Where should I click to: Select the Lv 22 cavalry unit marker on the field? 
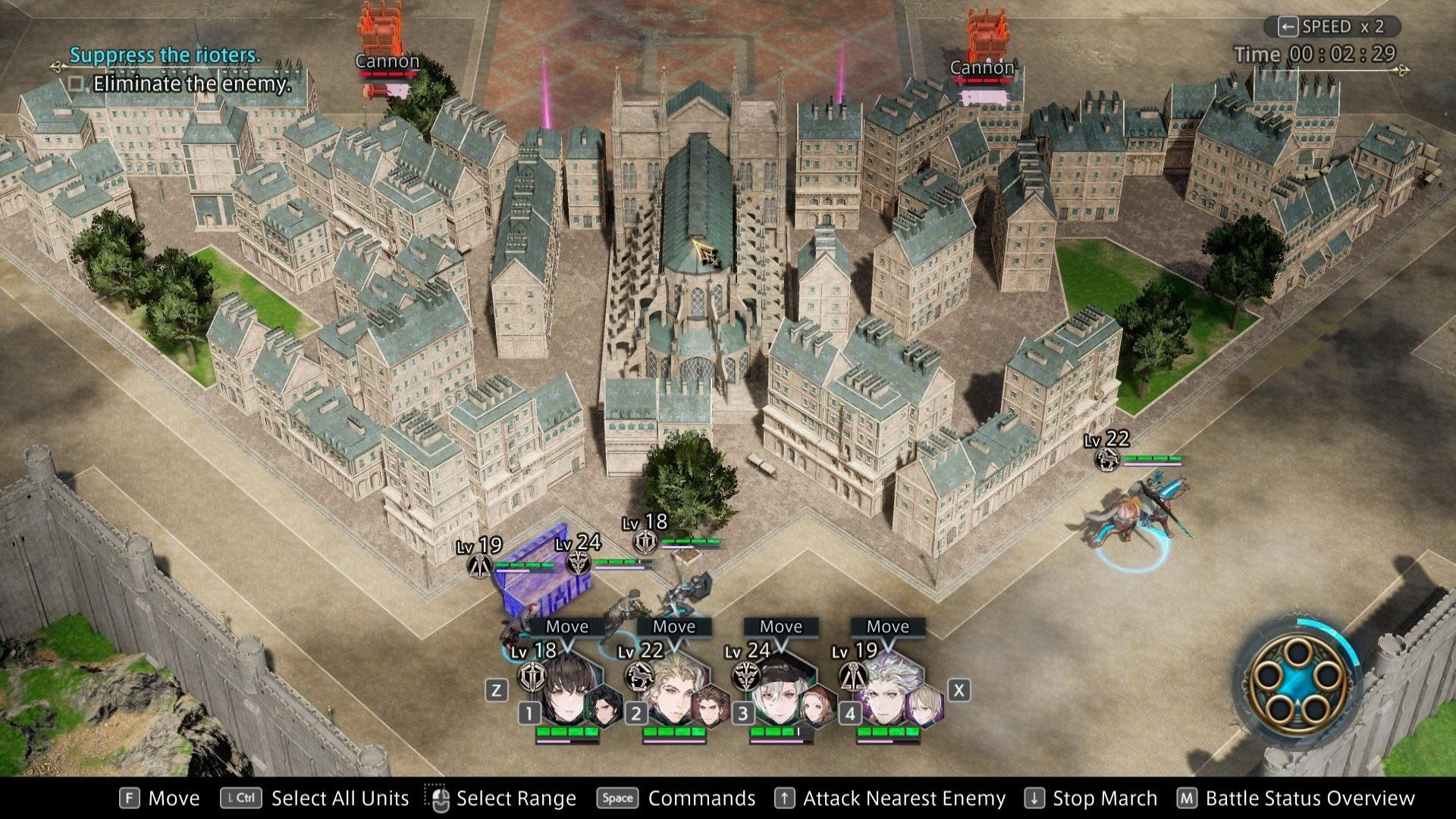tap(1109, 458)
